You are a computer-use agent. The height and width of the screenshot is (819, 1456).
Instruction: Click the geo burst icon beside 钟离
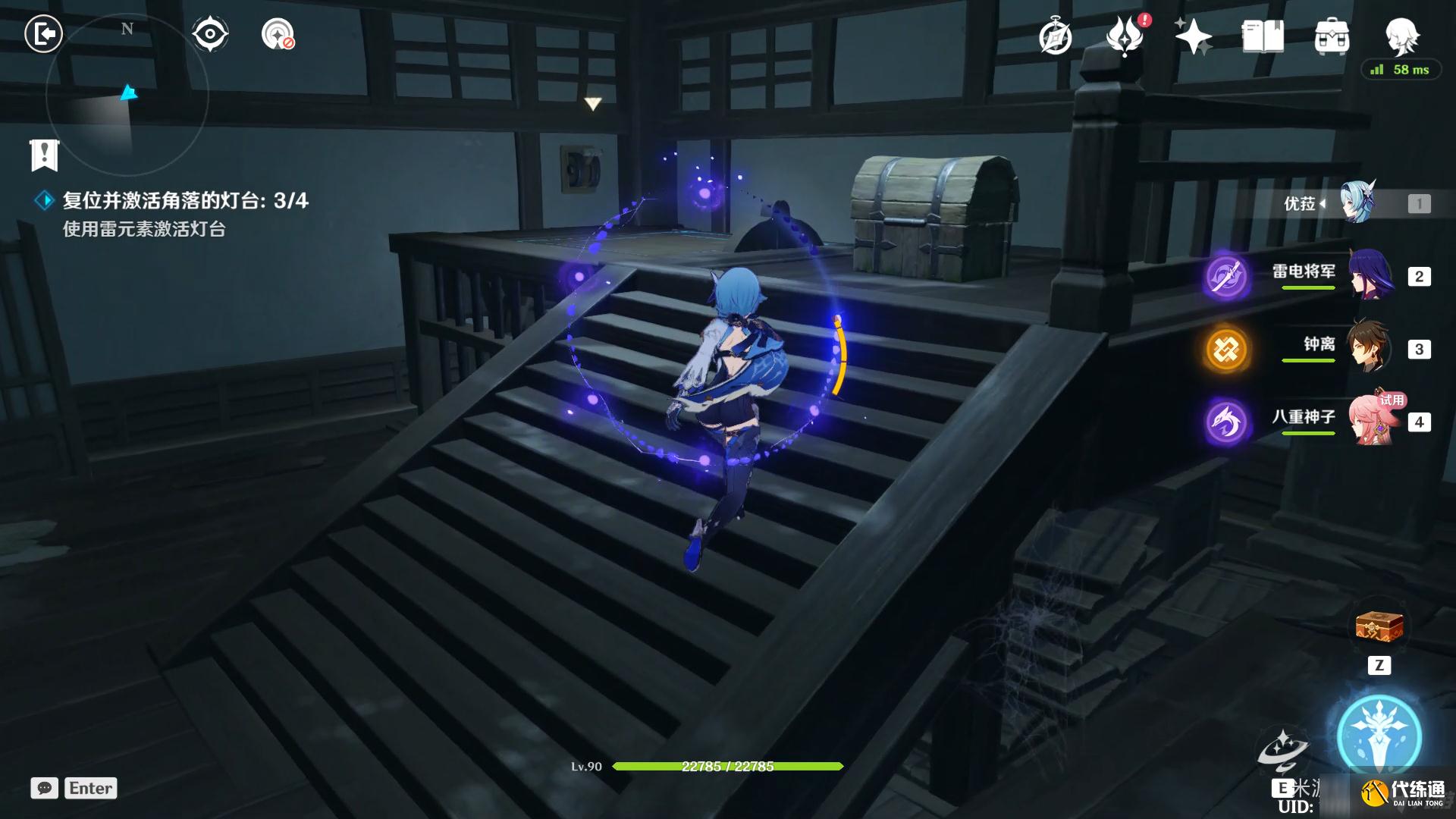[x=1225, y=348]
